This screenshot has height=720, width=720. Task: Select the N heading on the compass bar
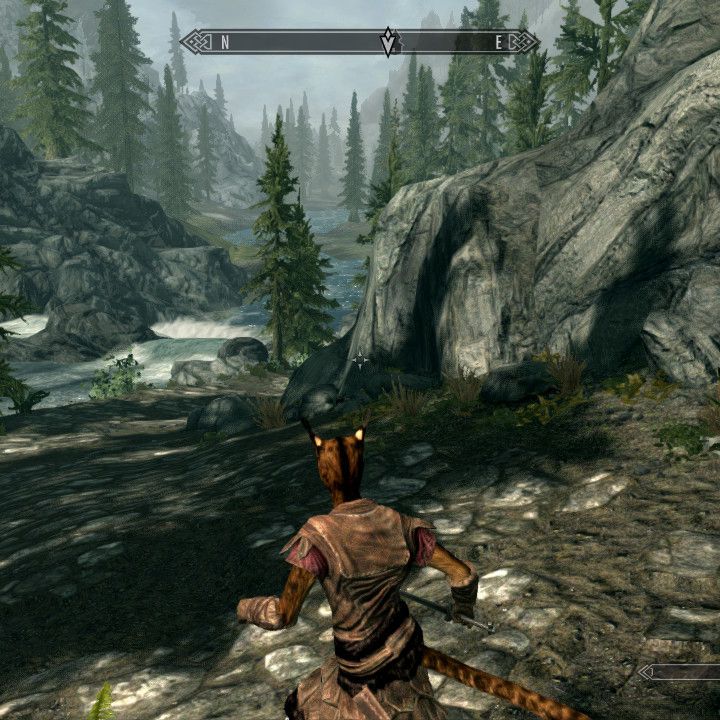226,42
